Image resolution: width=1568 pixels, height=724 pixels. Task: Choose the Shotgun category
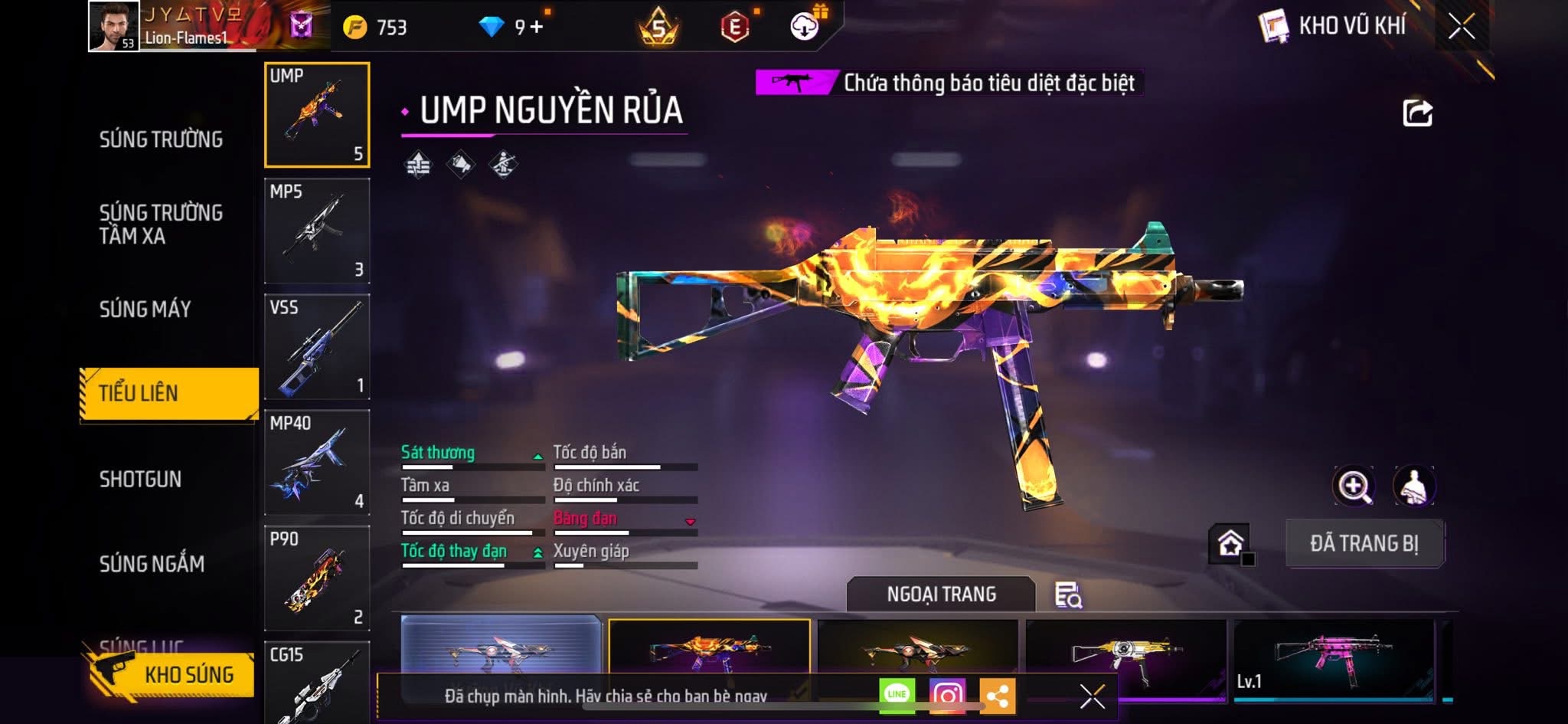click(141, 480)
